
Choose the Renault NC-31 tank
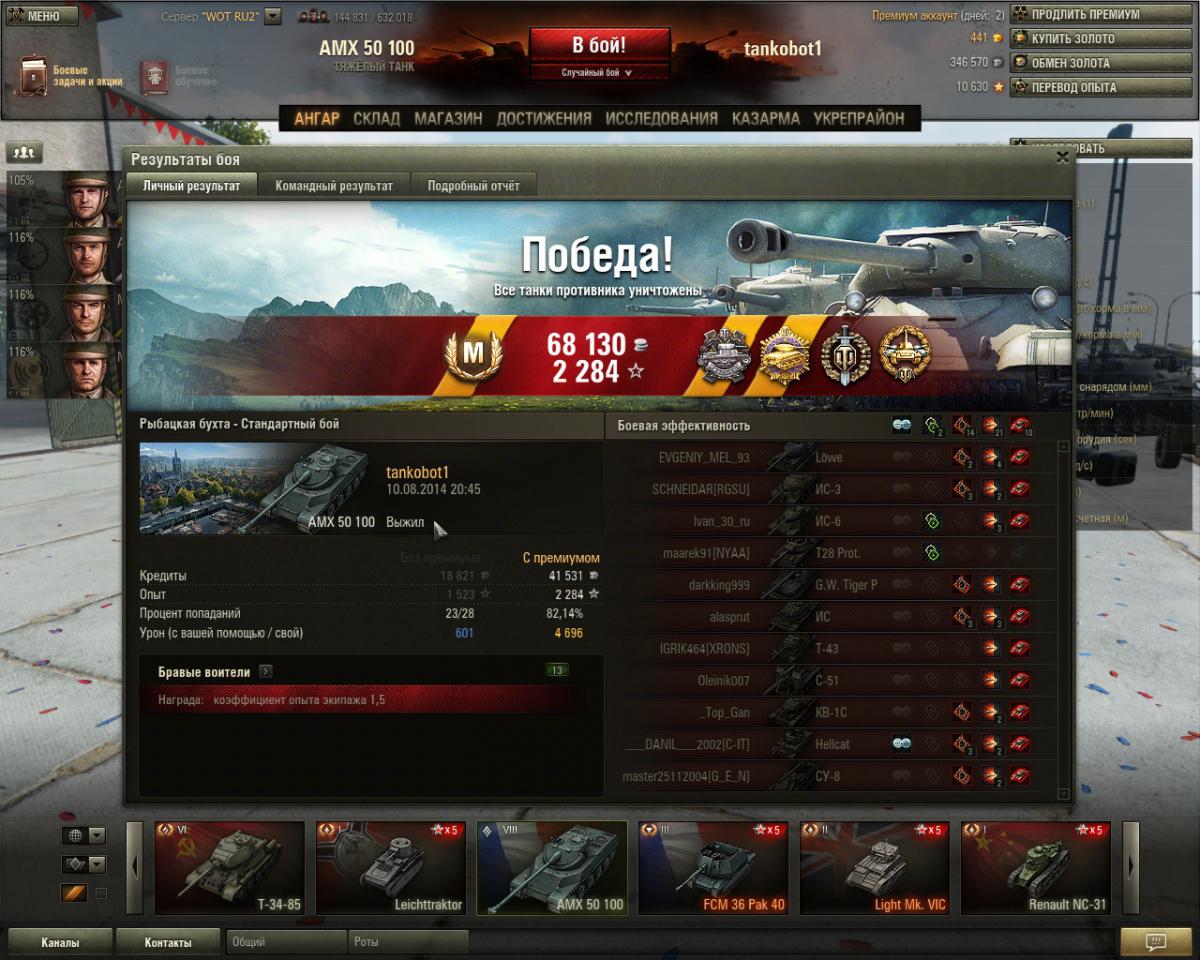(1036, 868)
